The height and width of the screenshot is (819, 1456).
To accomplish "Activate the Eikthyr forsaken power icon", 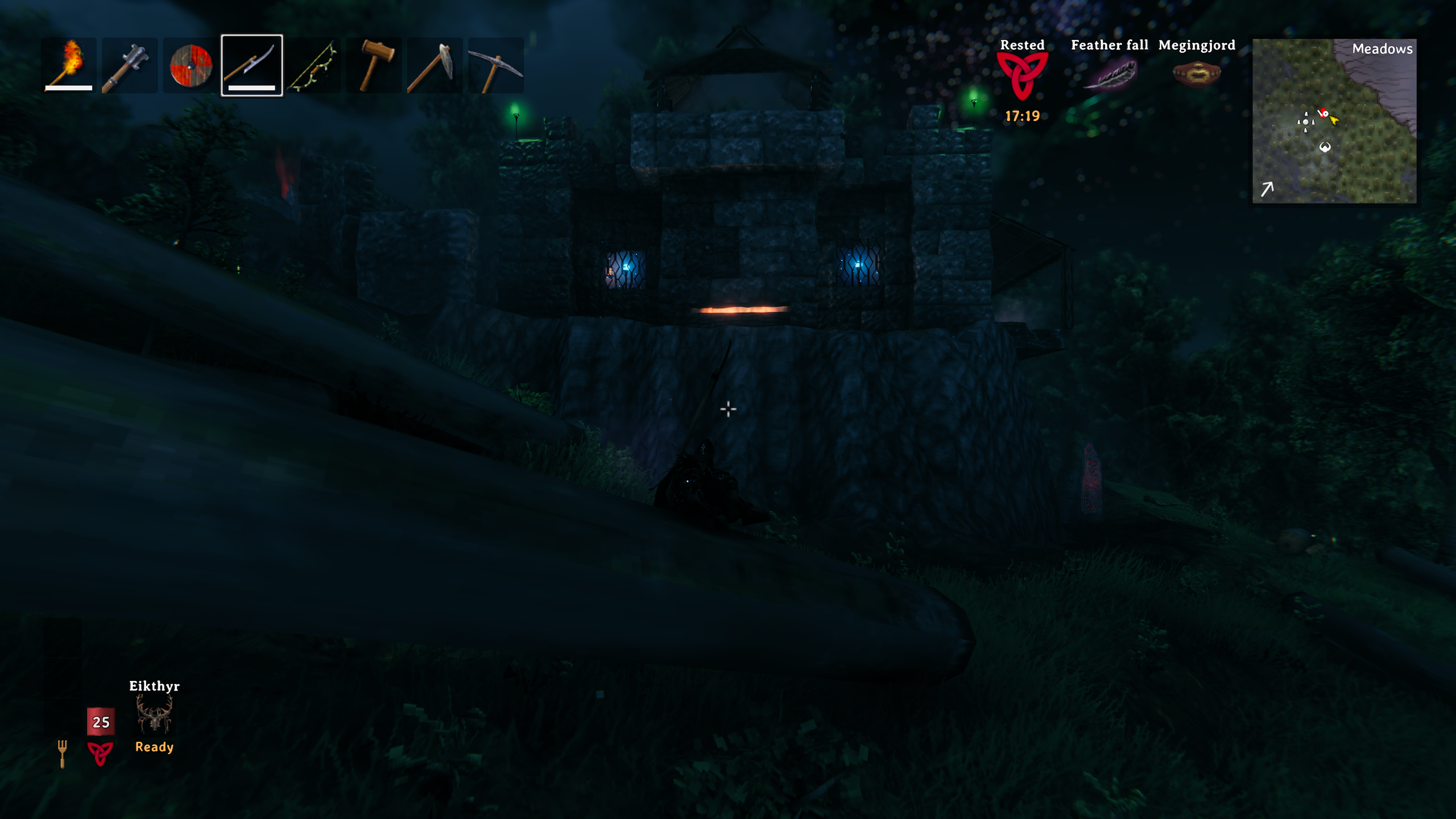I will [x=154, y=714].
